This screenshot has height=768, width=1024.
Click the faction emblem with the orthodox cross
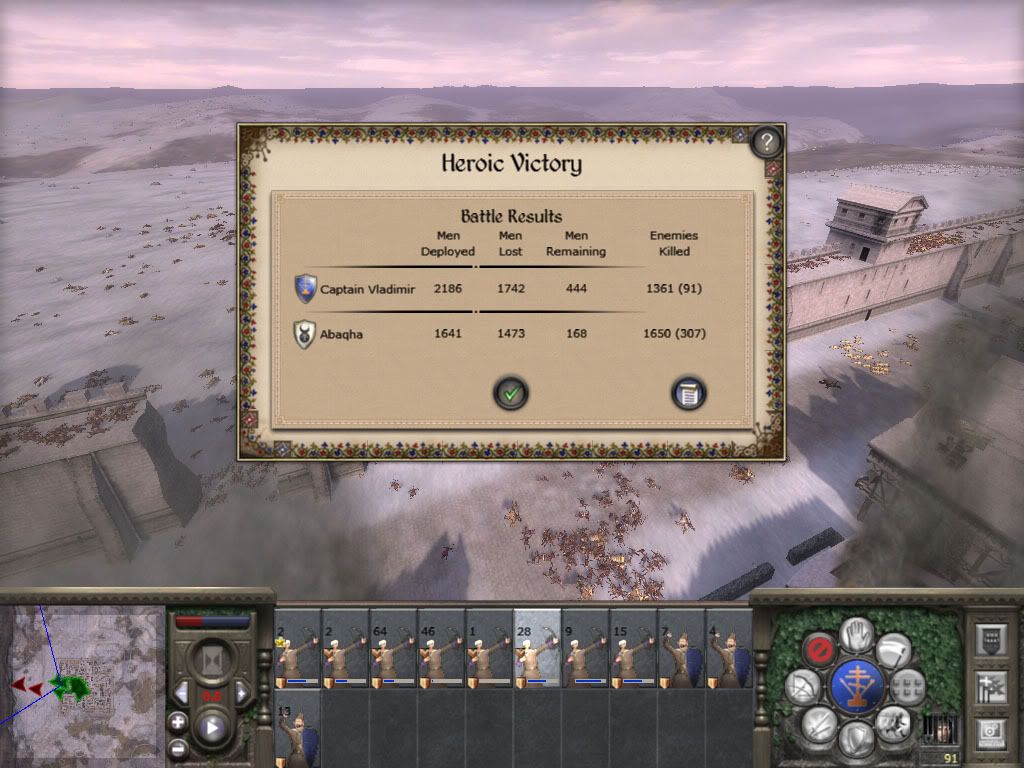(858, 686)
